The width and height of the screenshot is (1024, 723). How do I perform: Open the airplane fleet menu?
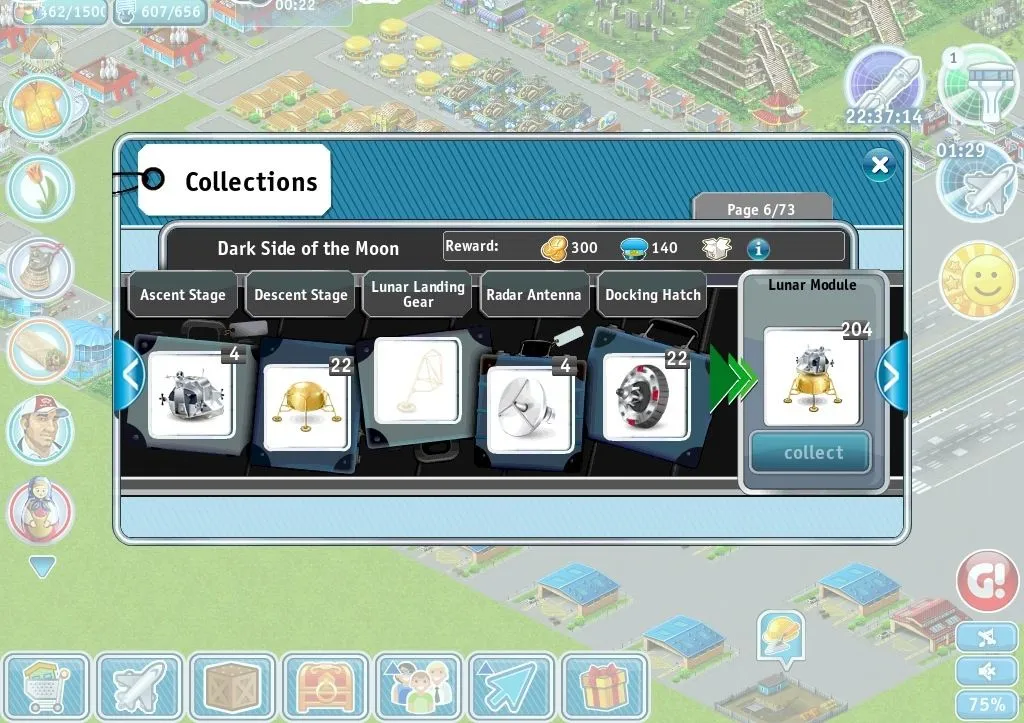pos(139,687)
